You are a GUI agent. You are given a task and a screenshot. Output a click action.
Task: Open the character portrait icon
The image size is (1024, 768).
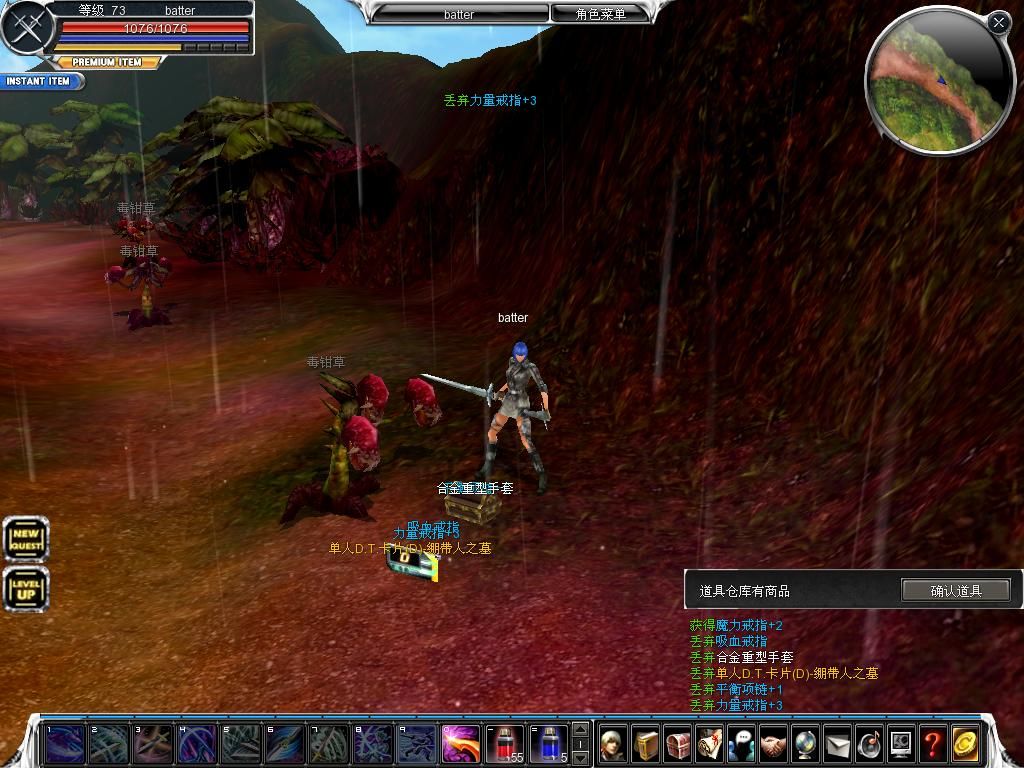pos(613,744)
